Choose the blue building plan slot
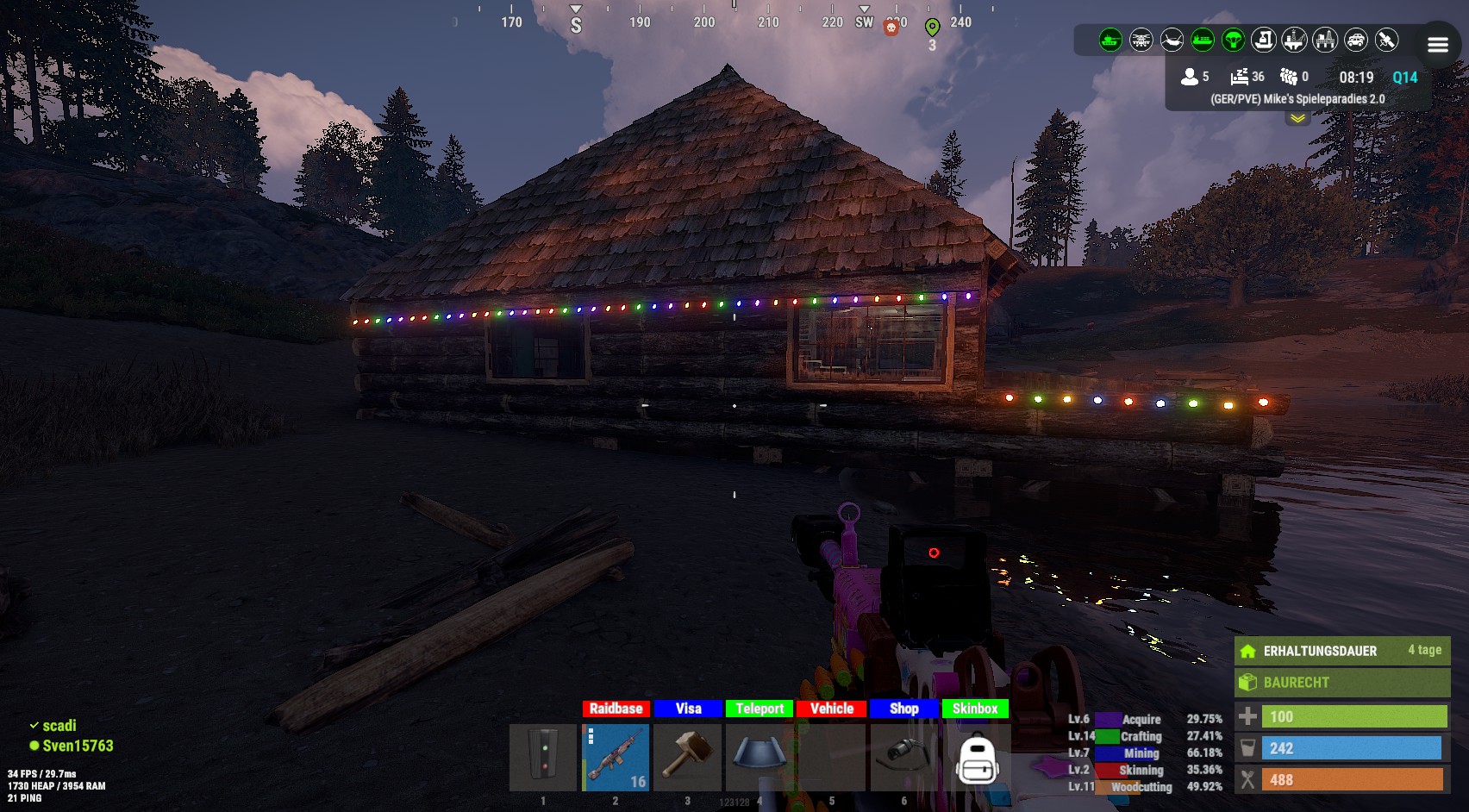The width and height of the screenshot is (1469, 812). pos(760,755)
